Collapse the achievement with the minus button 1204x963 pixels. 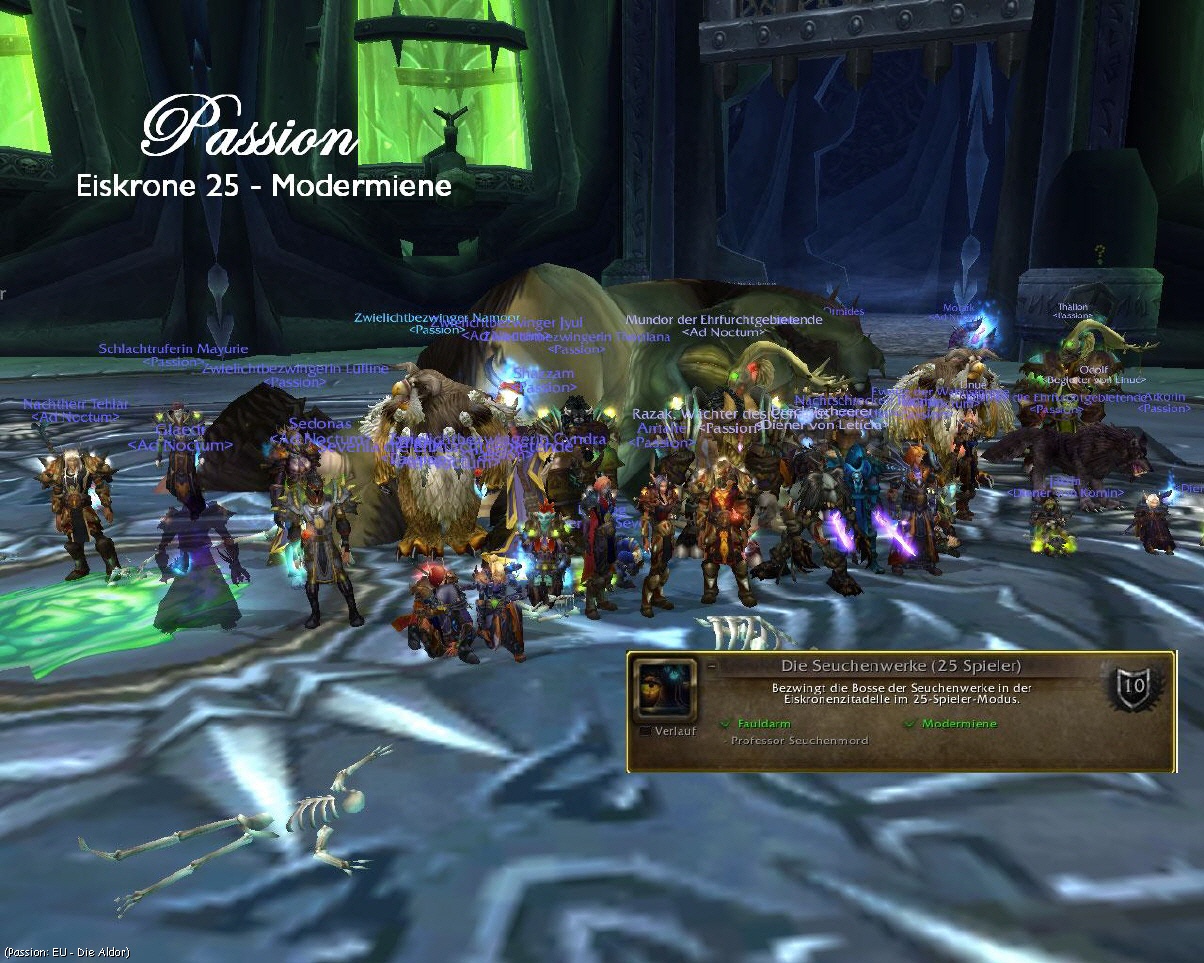(x=711, y=665)
